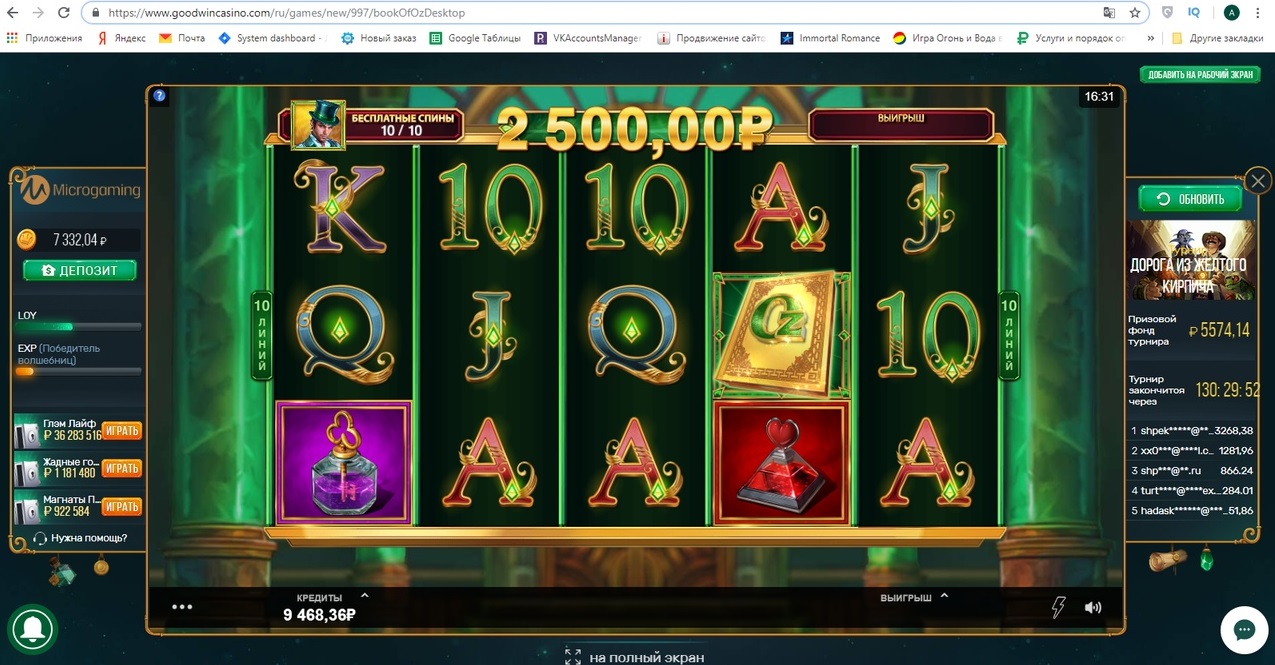Open the three-dot game menu

182,606
